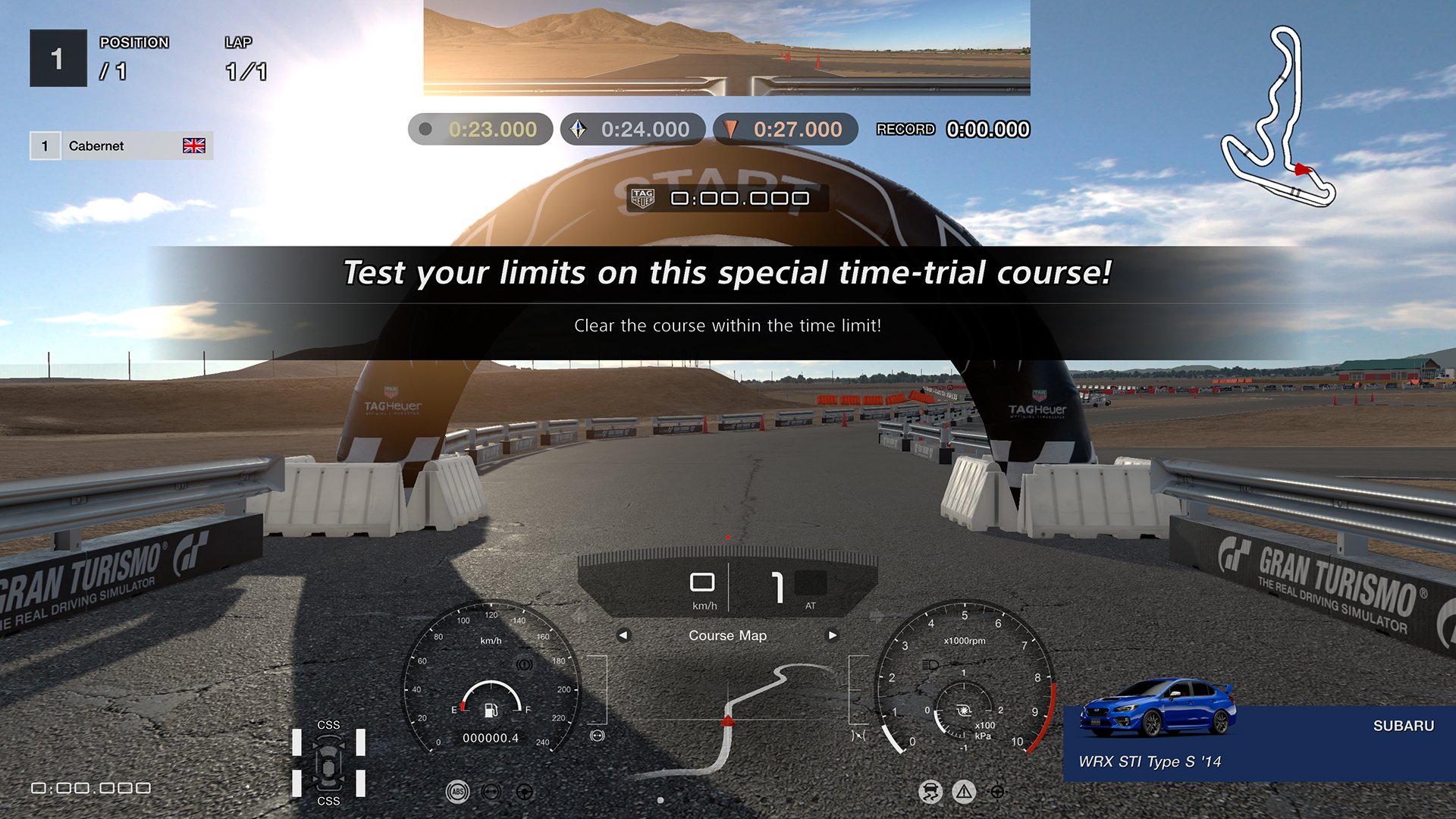Viewport: 1456px width, 819px height.
Task: Select the bronze 0:27.000 target time
Action: tap(783, 129)
